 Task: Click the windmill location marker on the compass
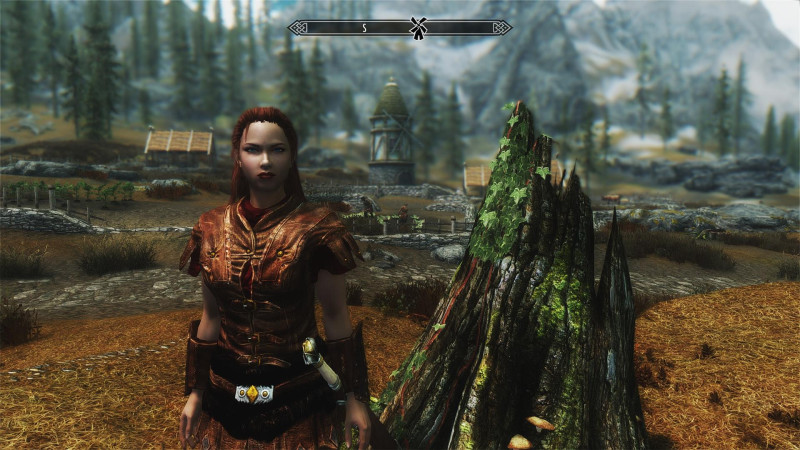418,27
